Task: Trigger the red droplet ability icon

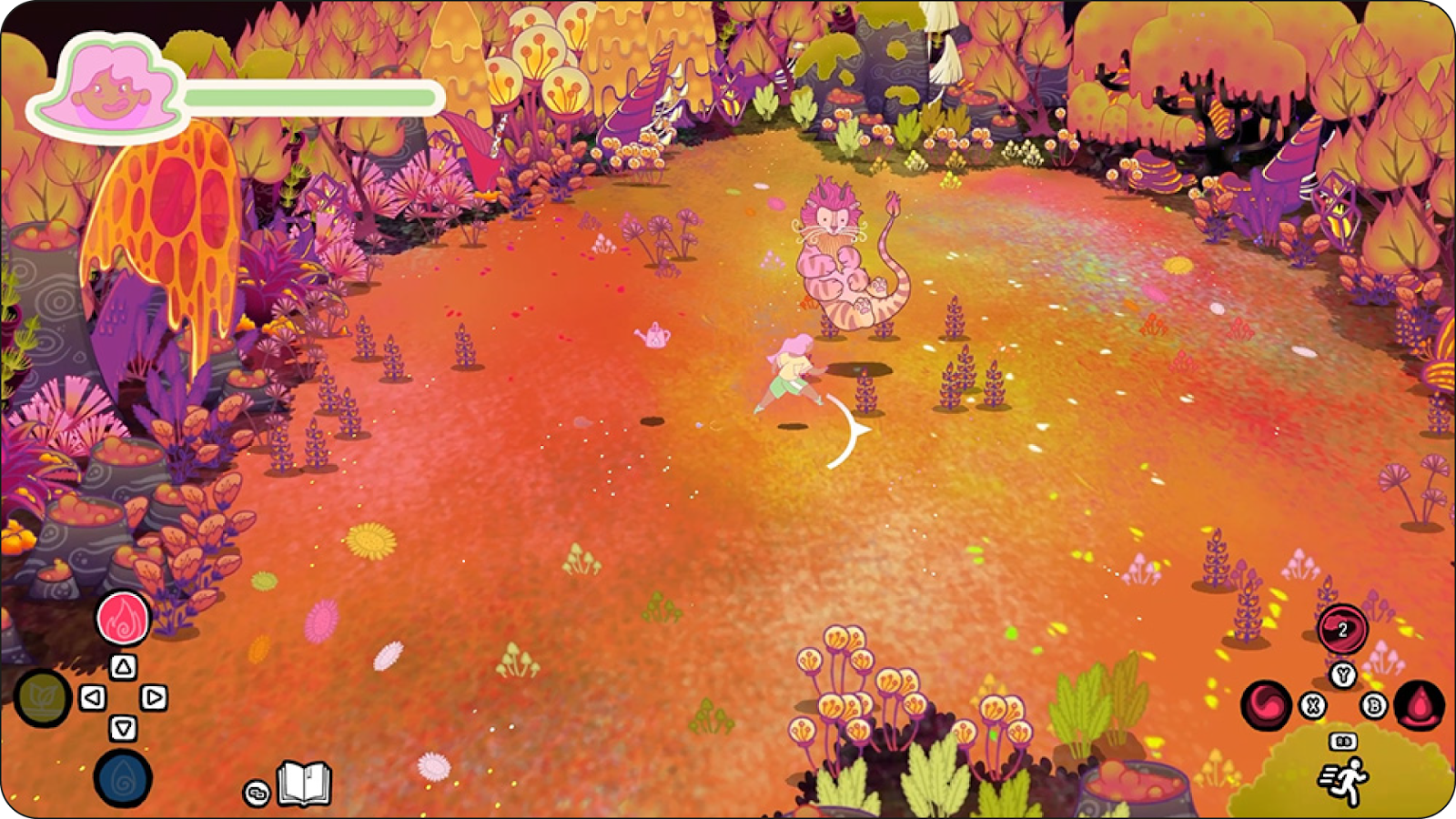Action: (1419, 705)
